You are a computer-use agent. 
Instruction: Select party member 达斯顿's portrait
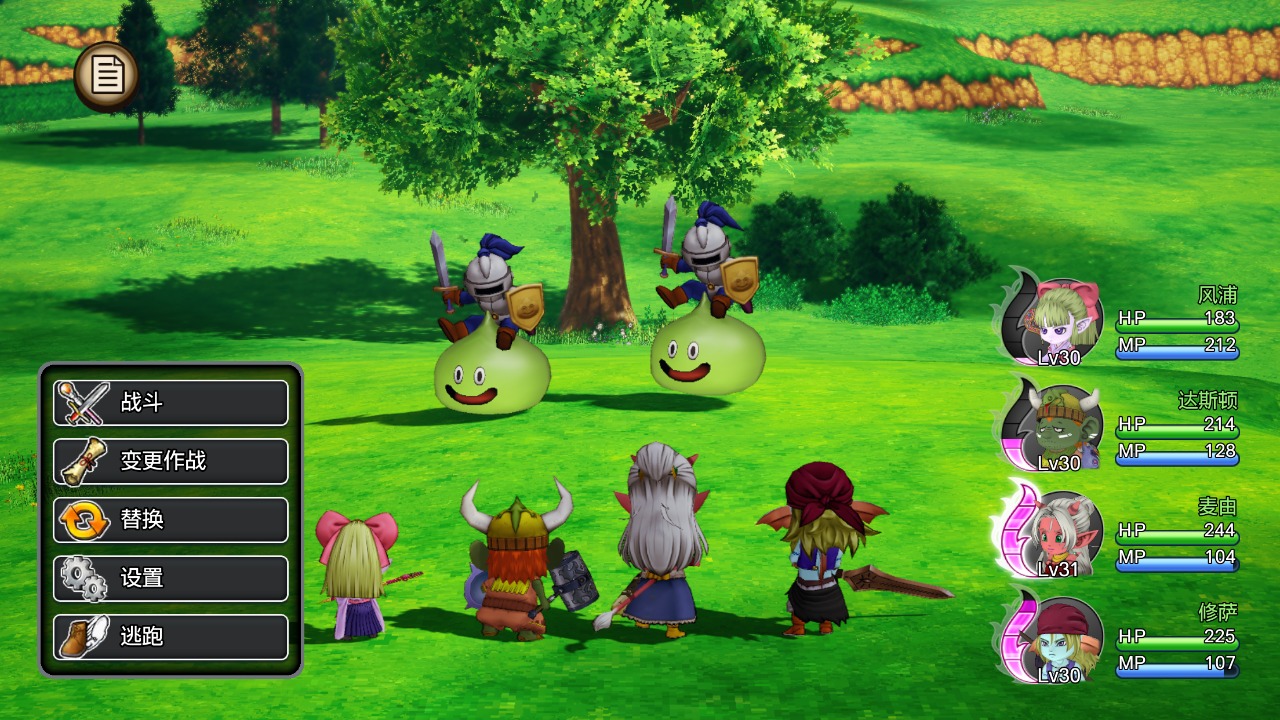tap(1058, 428)
